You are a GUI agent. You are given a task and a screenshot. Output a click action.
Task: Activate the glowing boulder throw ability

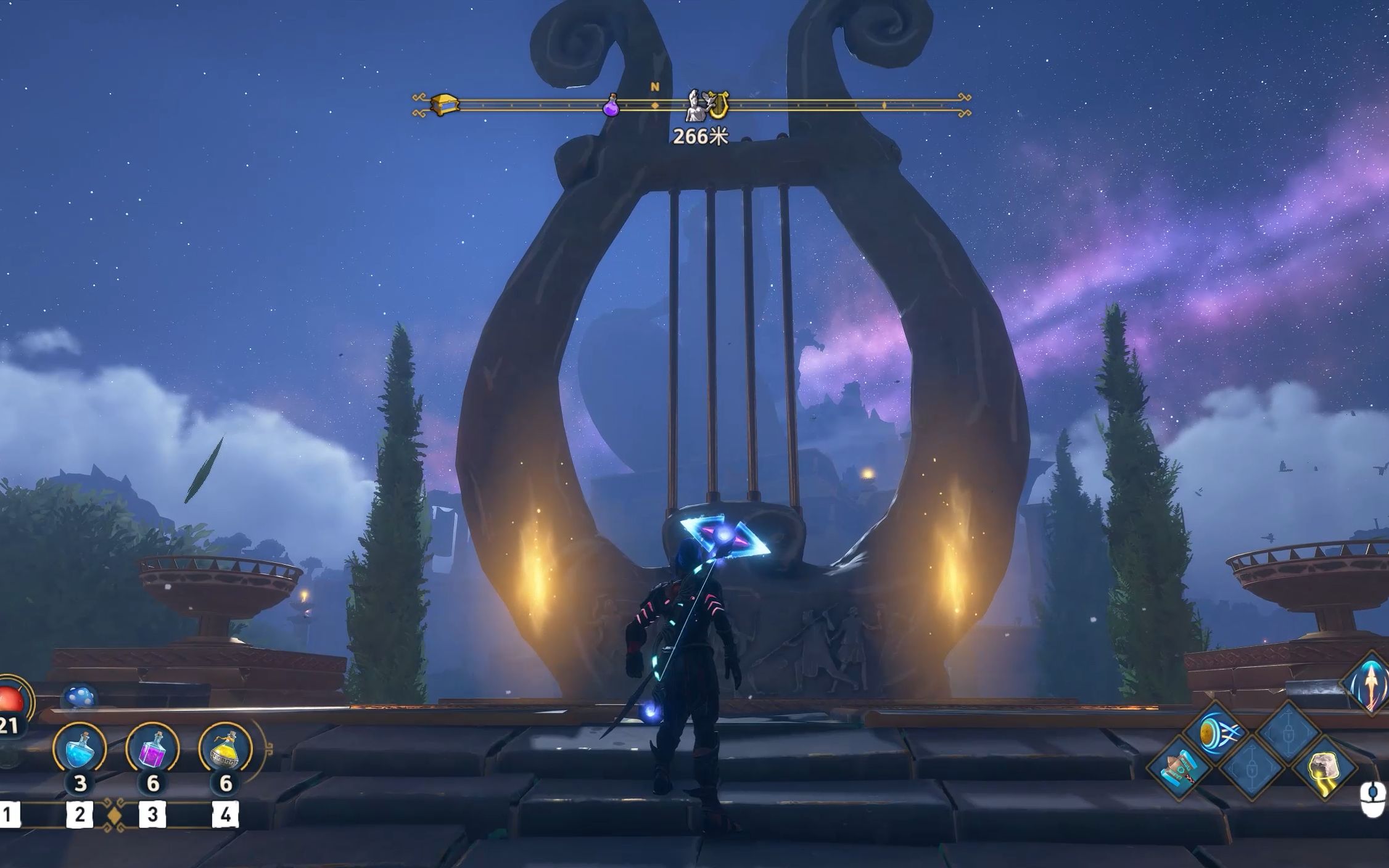[1322, 769]
